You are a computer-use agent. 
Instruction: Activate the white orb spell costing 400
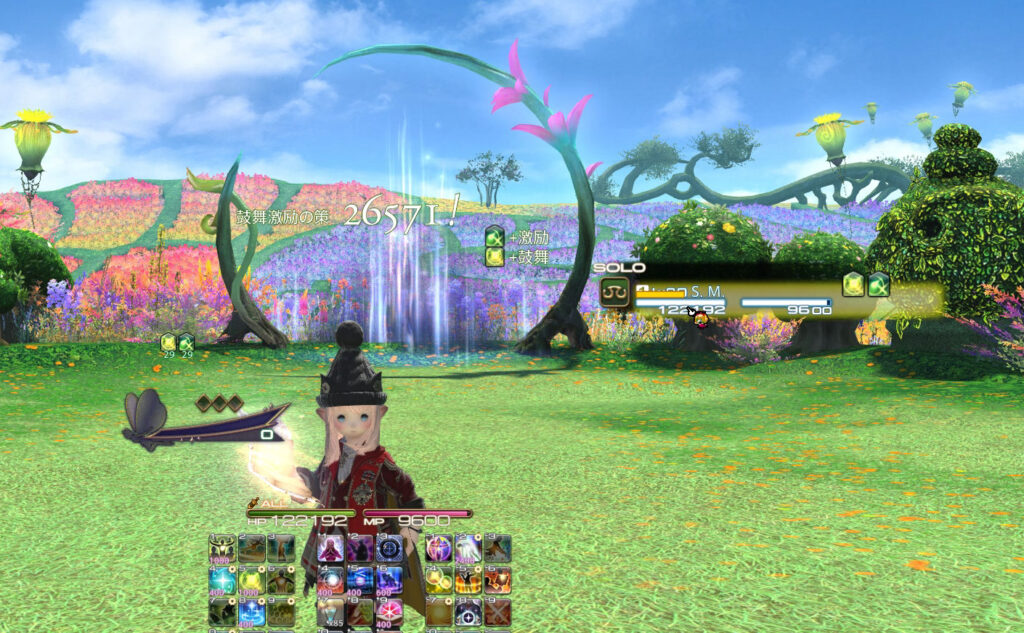point(330,580)
